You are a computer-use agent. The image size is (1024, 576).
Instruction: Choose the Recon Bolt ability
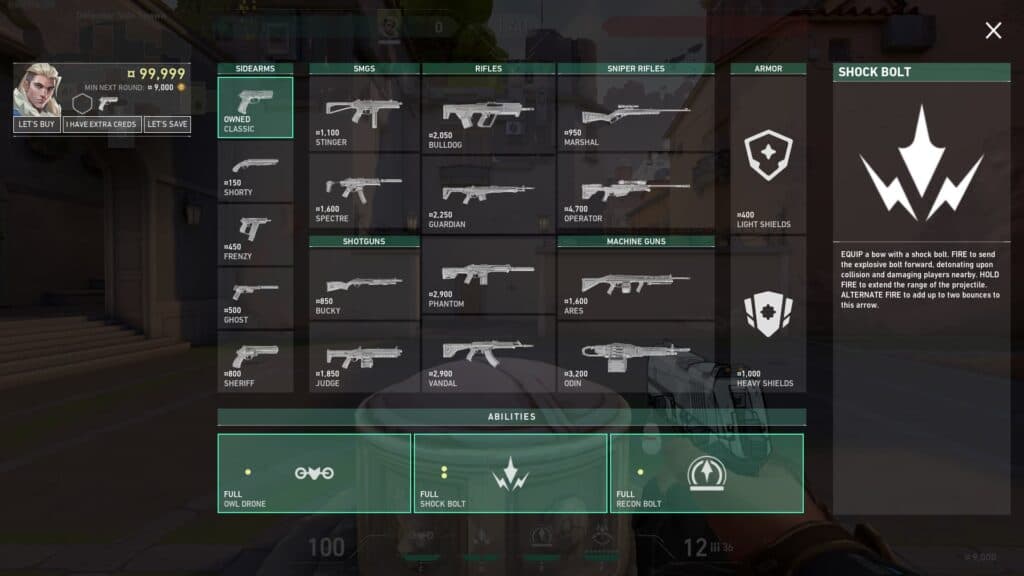[706, 473]
